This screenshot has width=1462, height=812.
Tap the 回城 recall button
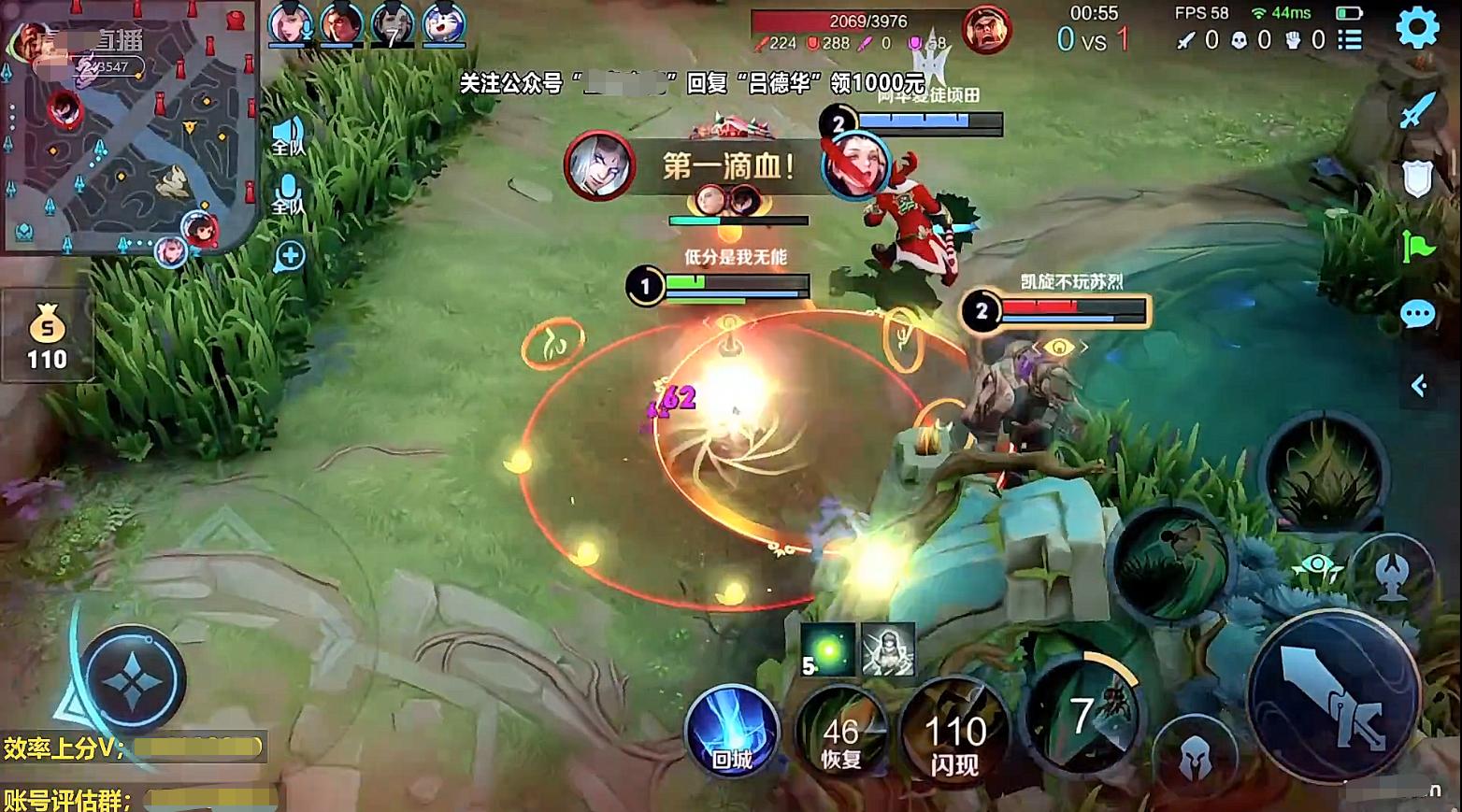tap(732, 734)
